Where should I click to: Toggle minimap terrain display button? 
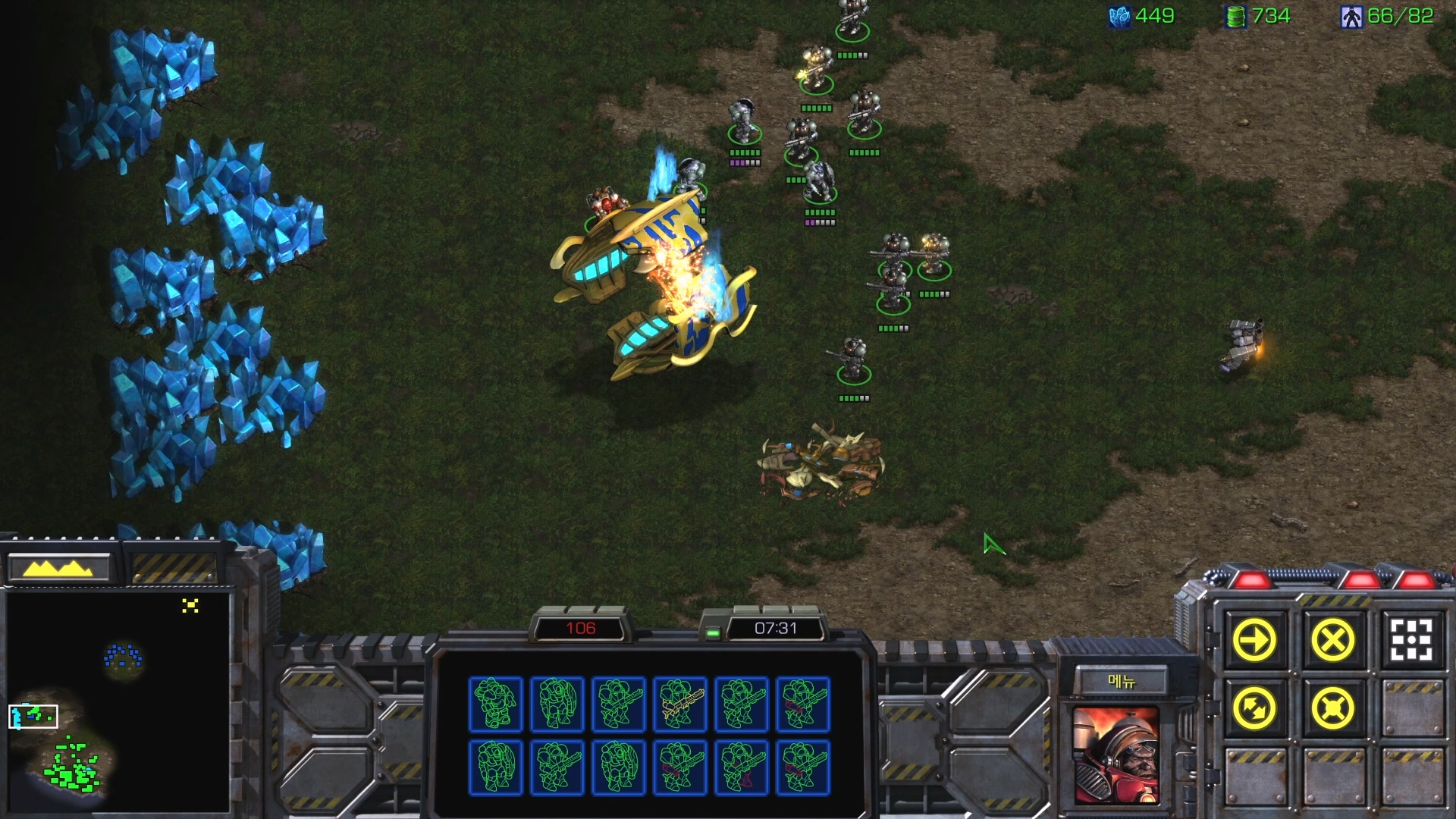click(x=59, y=567)
